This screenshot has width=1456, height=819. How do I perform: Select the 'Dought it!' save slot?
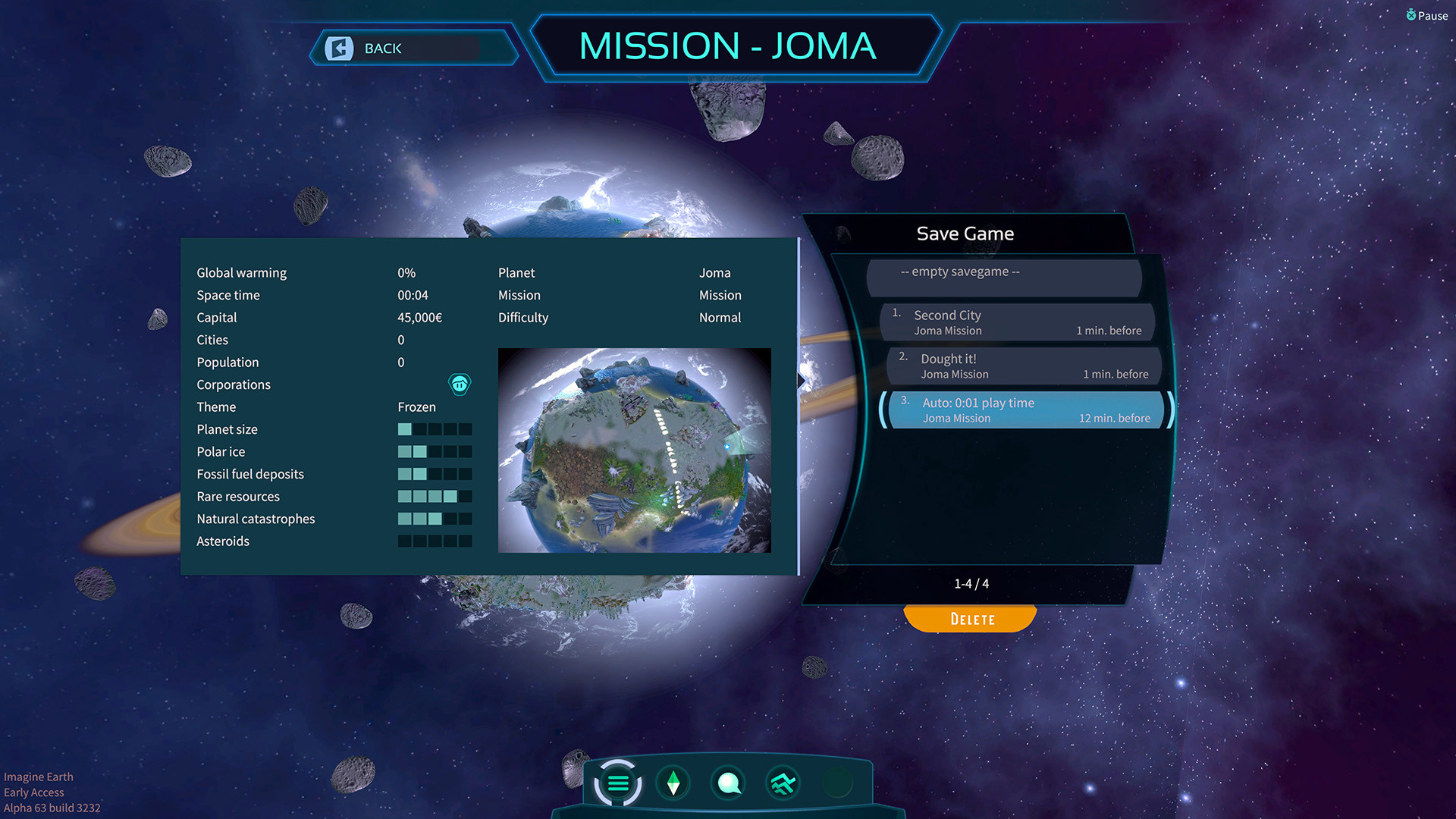pyautogui.click(x=1023, y=366)
